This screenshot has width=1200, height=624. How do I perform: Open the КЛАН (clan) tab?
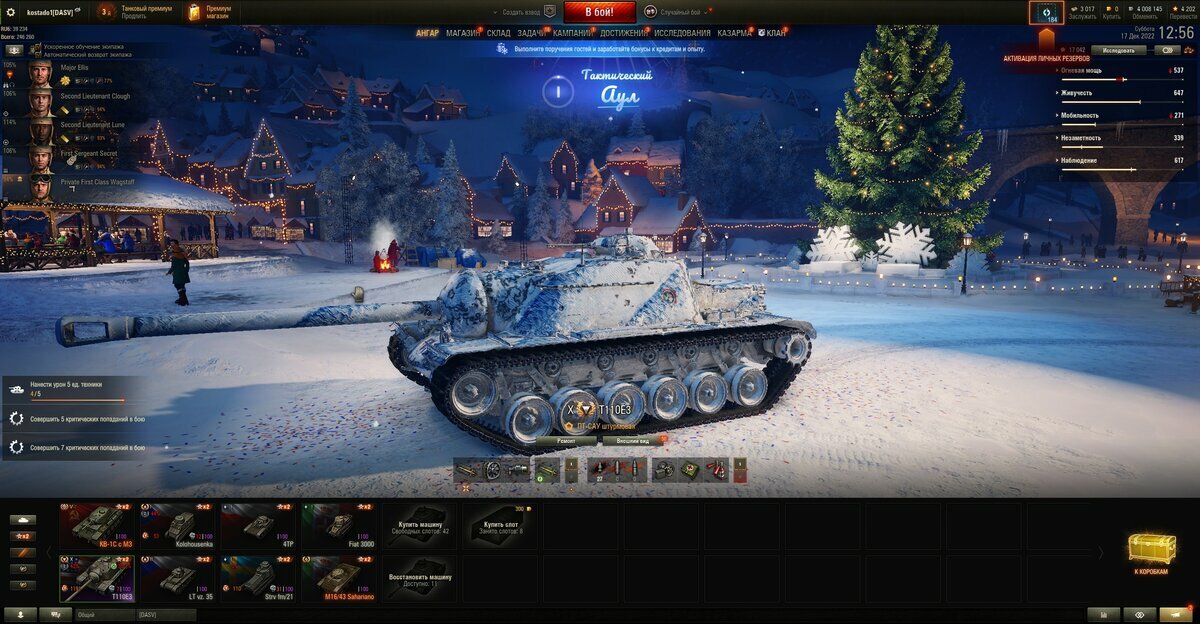[775, 33]
